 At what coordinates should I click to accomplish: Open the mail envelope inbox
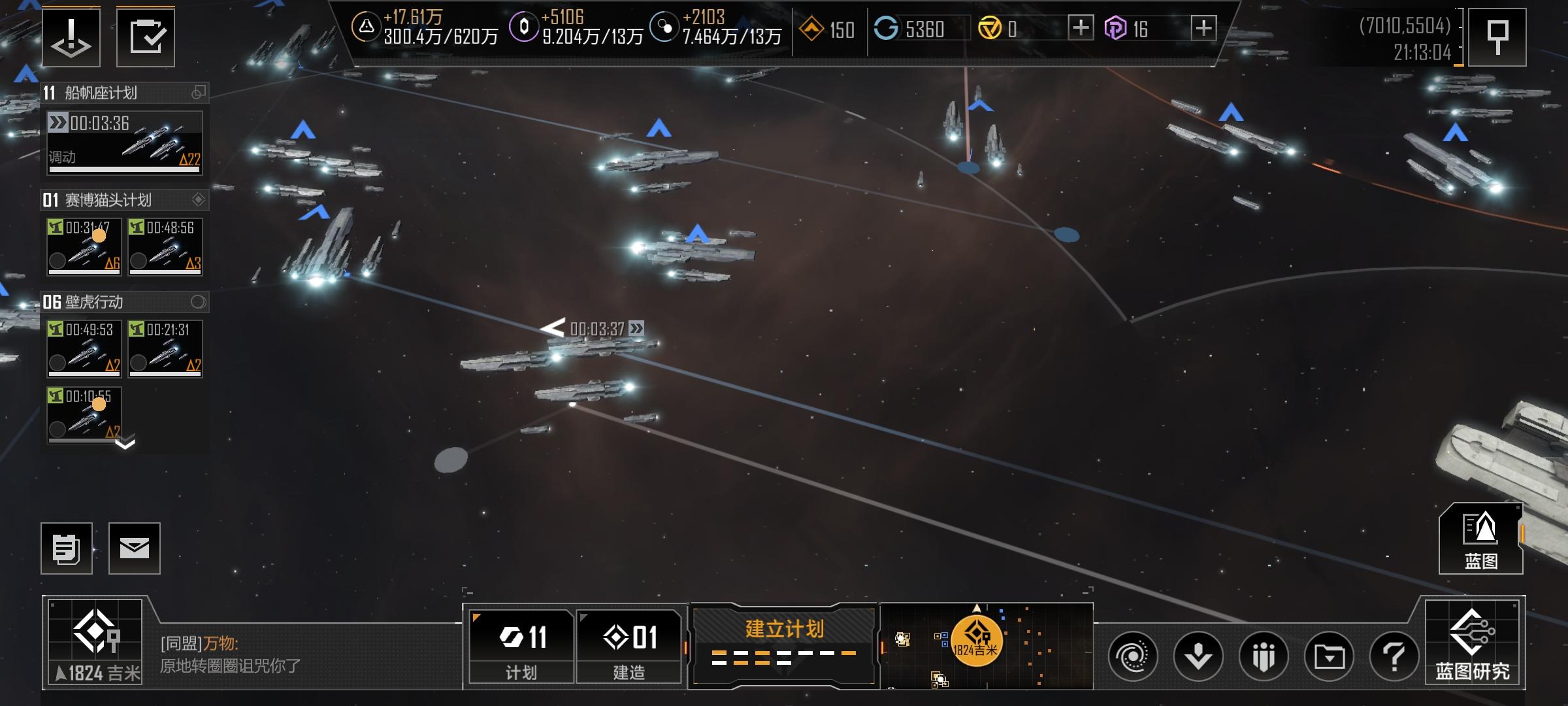pos(135,548)
